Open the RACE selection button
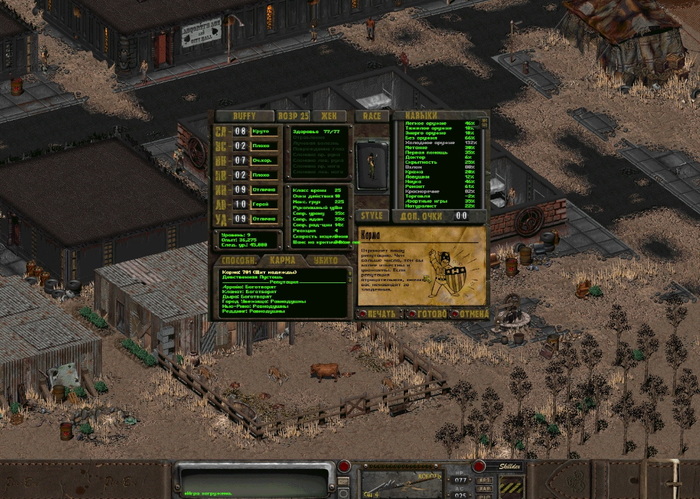700x499 pixels. coord(372,116)
